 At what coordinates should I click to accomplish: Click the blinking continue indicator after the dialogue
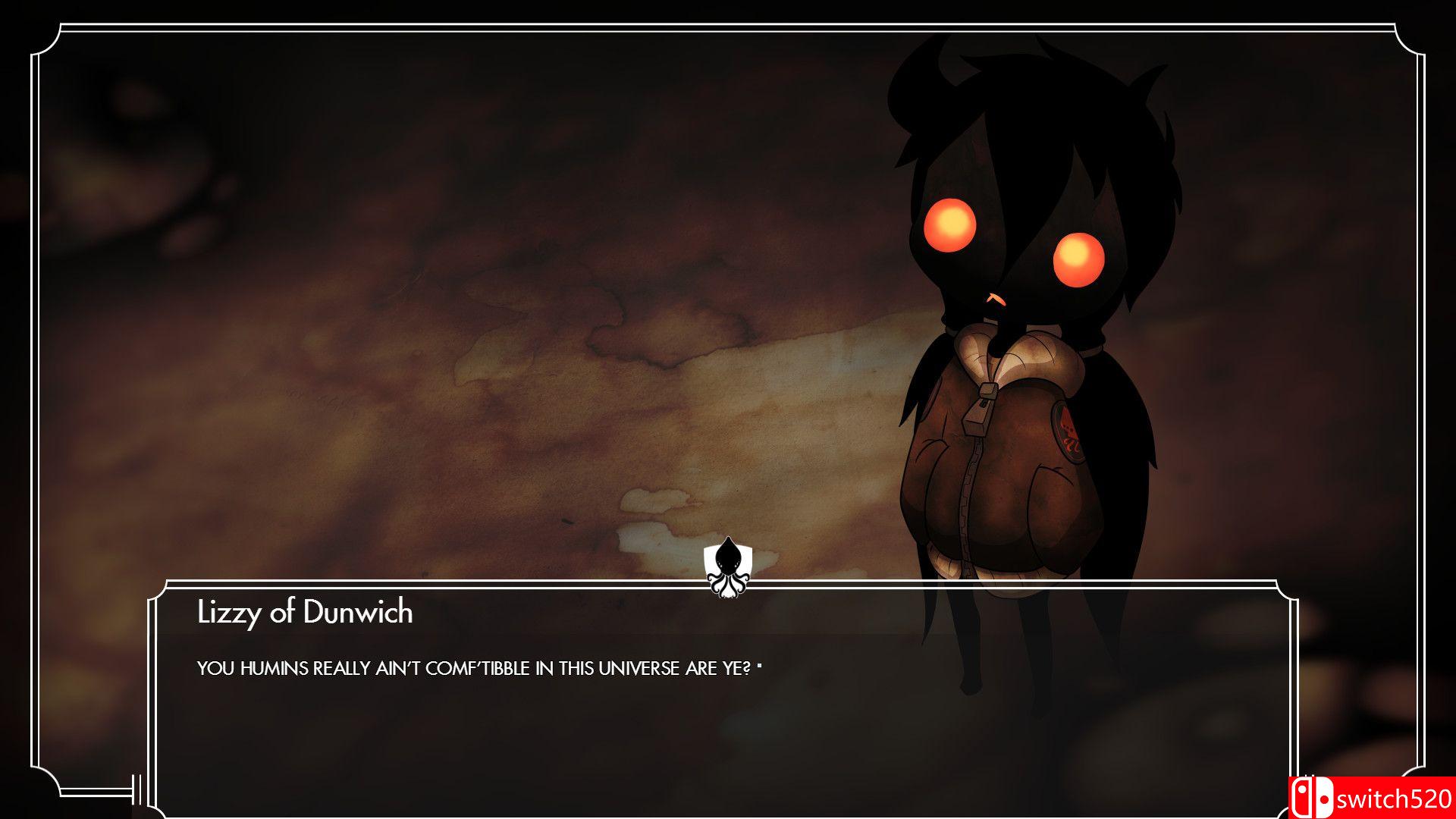[x=761, y=664]
